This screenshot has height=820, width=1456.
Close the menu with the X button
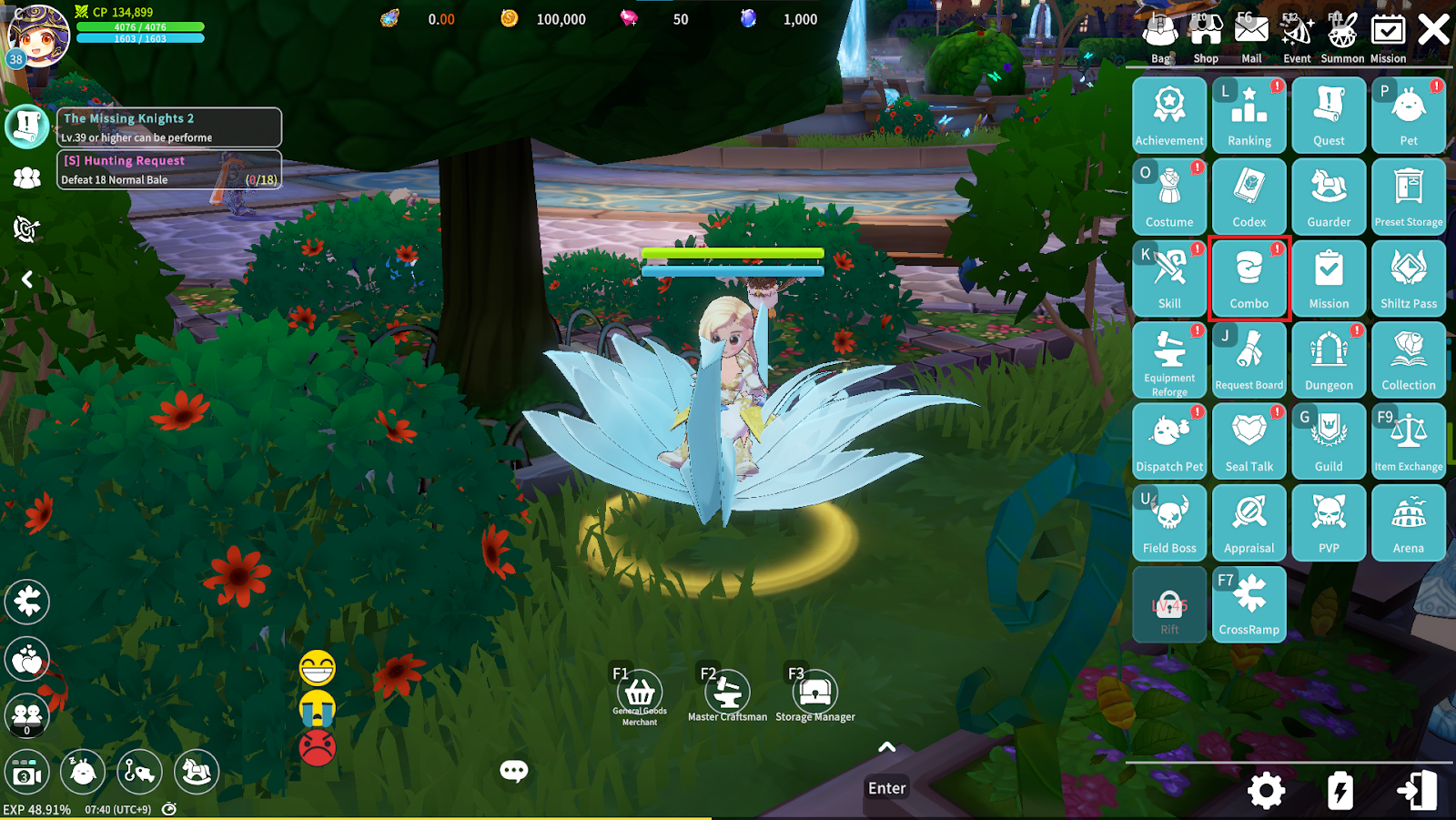point(1433,30)
